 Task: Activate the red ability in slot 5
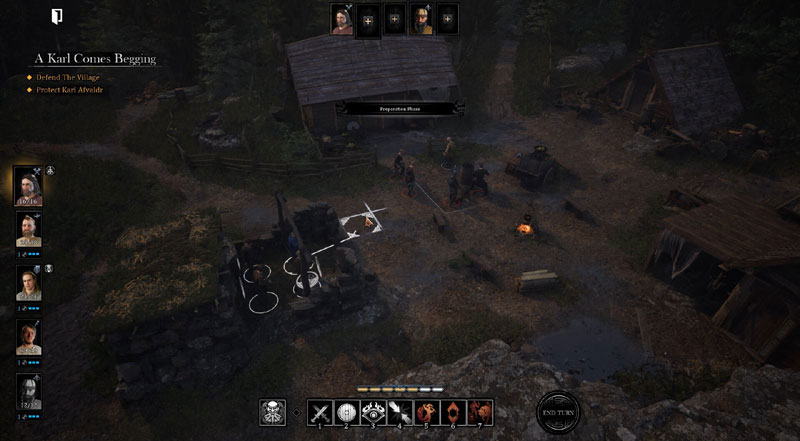pyautogui.click(x=427, y=411)
